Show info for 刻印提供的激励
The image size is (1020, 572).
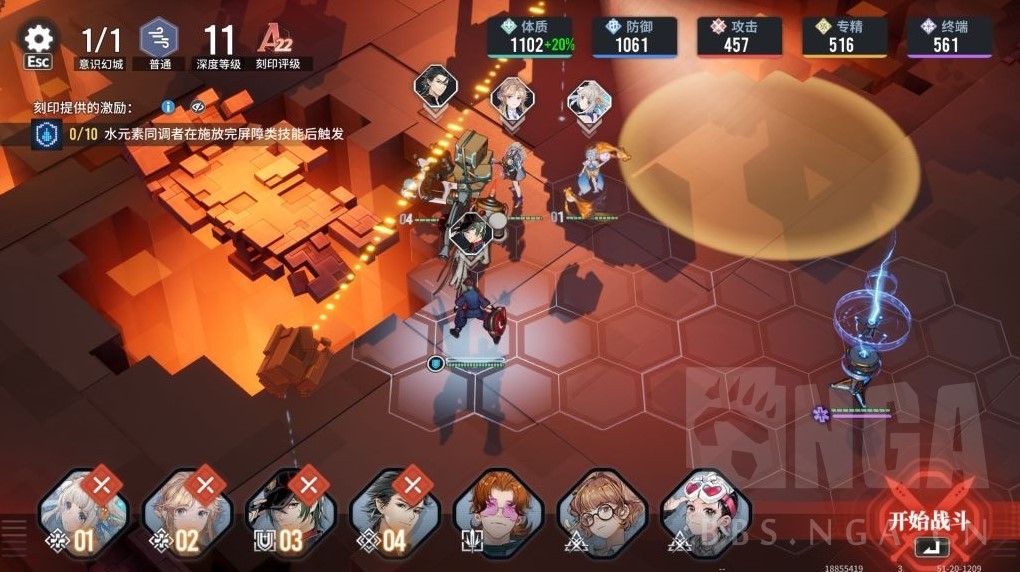168,107
